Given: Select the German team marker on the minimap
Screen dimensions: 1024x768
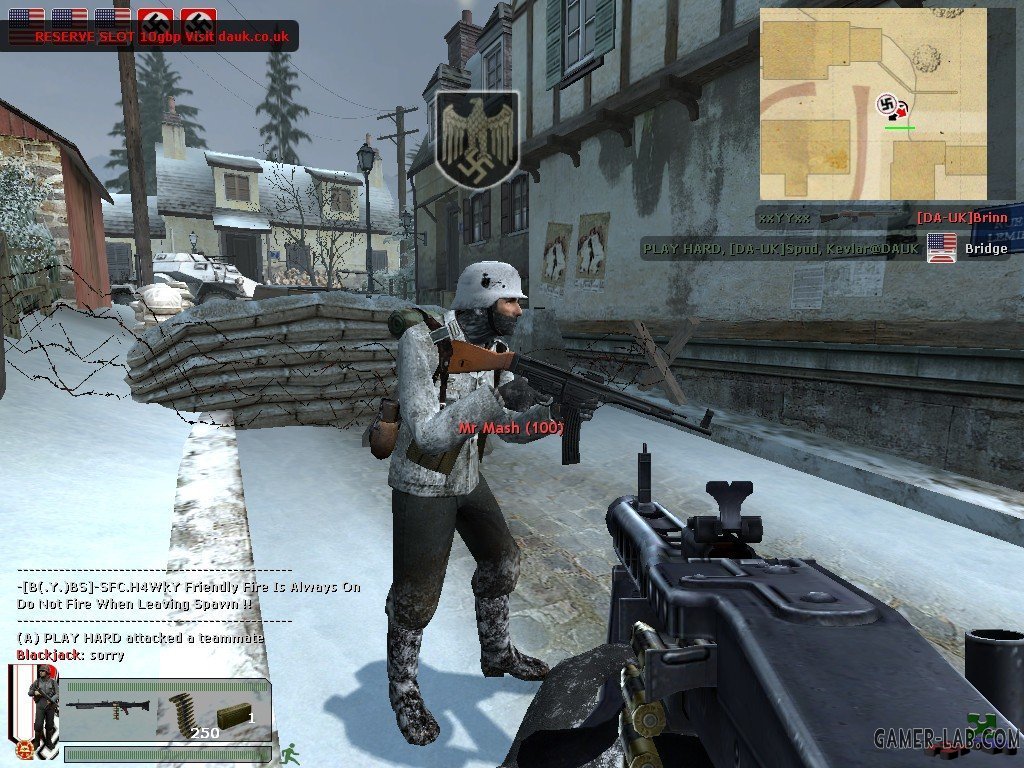Looking at the screenshot, I should click(886, 104).
